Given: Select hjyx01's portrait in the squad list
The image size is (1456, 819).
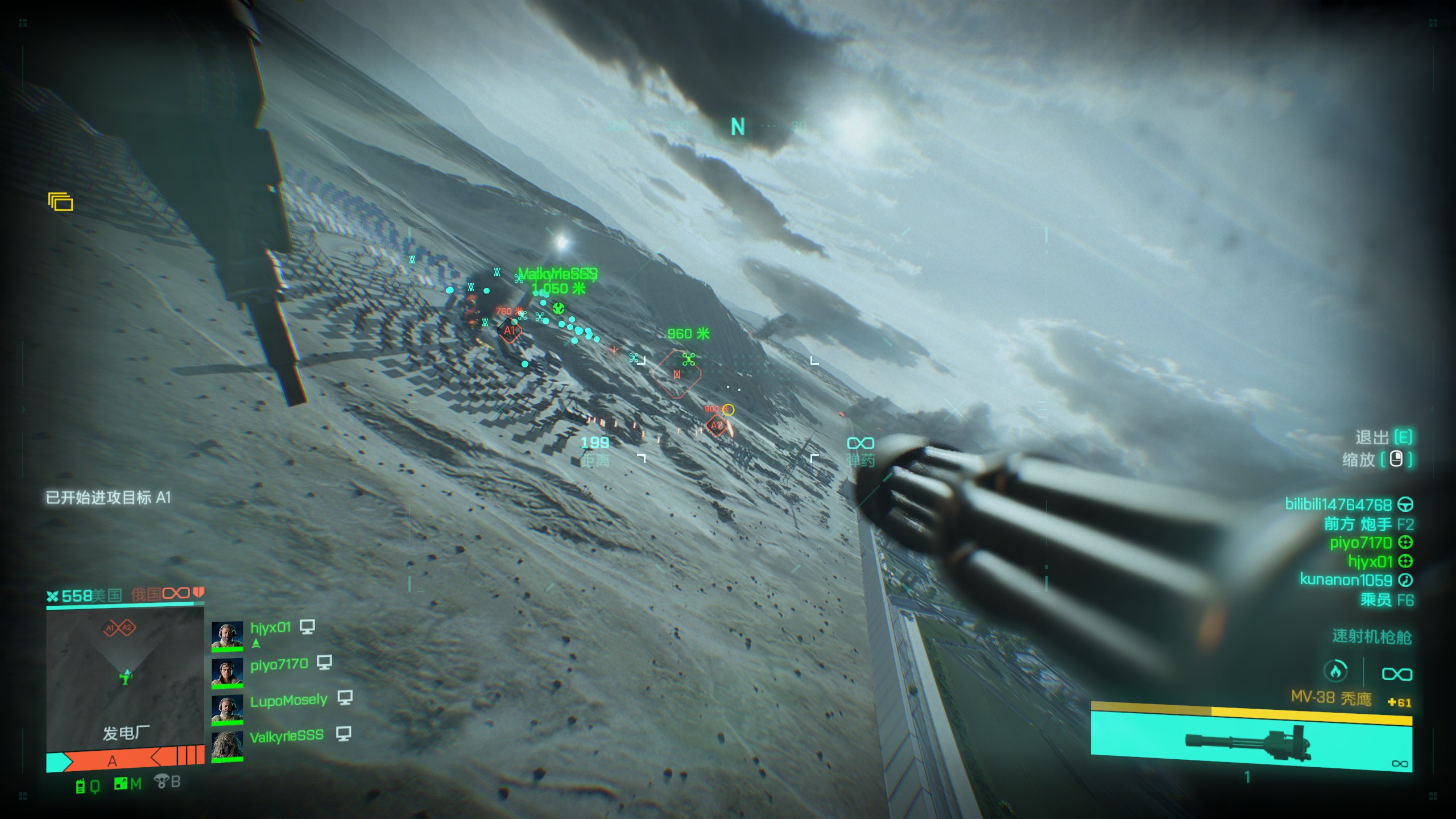Looking at the screenshot, I should point(227,635).
